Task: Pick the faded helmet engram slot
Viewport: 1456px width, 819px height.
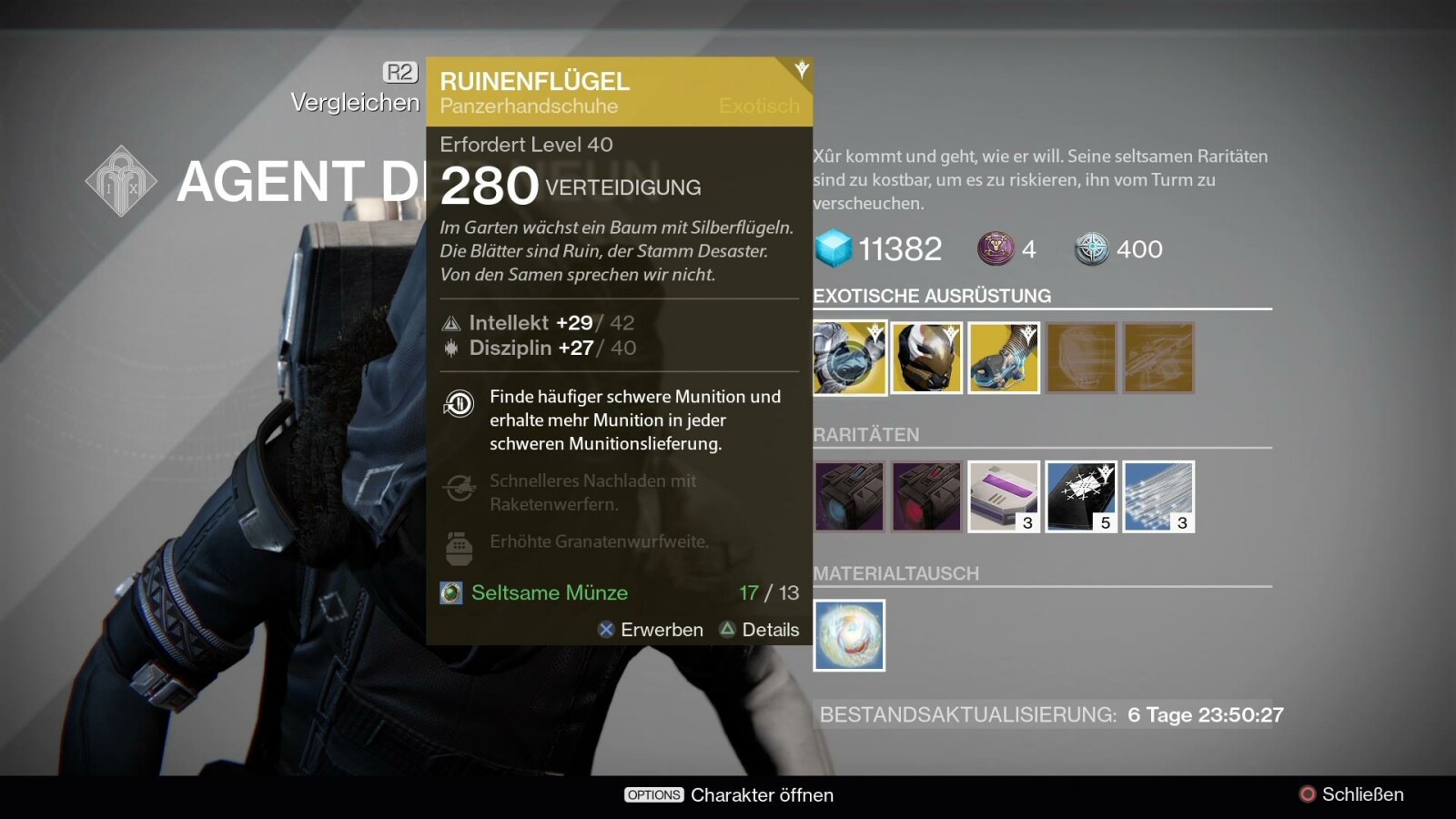Action: coord(1081,359)
